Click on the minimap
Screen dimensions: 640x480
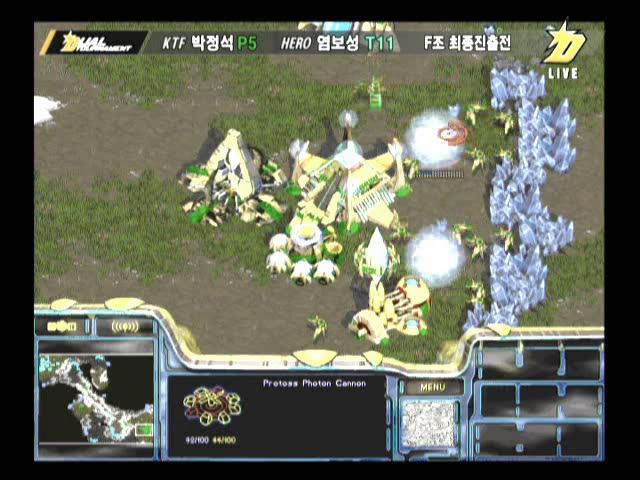coord(96,394)
